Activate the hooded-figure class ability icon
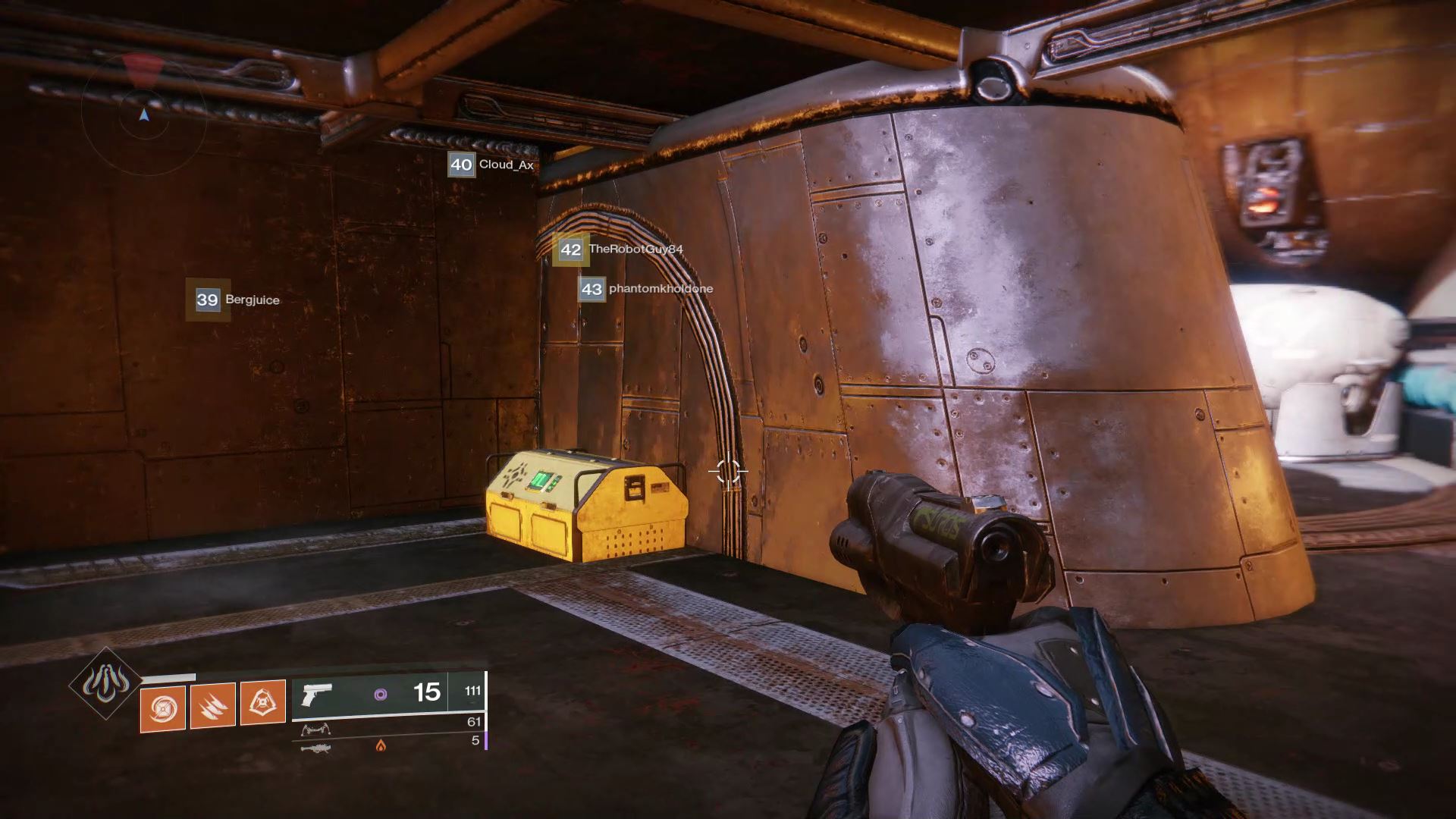Image resolution: width=1456 pixels, height=819 pixels. tap(262, 703)
